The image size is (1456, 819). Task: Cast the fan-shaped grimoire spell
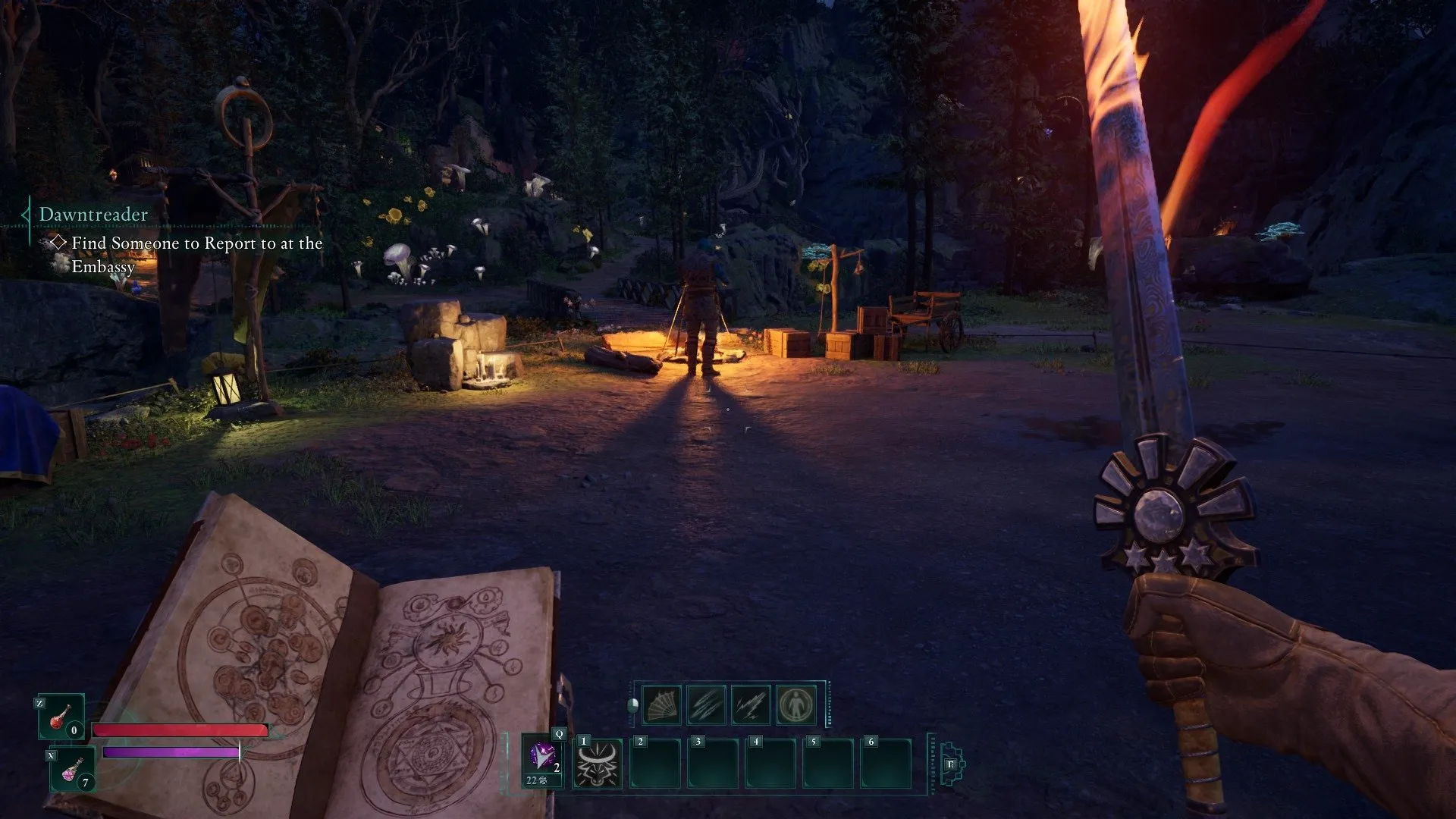click(661, 705)
